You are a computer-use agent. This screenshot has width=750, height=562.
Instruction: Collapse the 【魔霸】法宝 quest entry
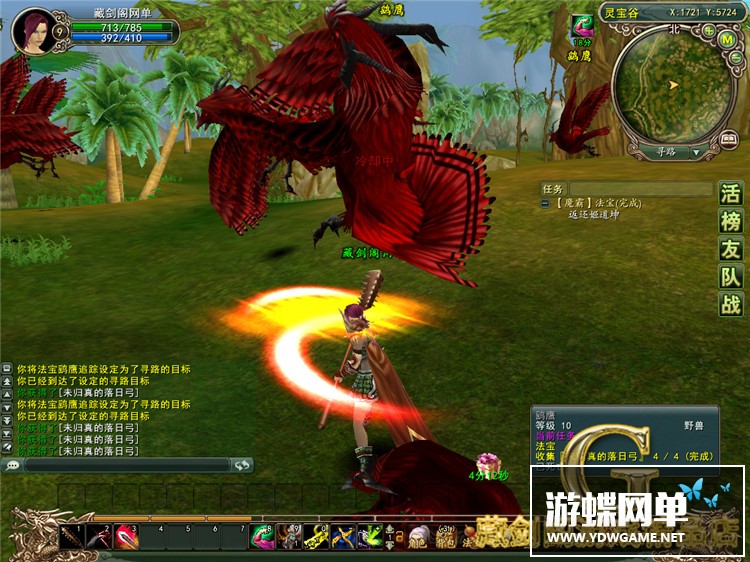(x=545, y=204)
